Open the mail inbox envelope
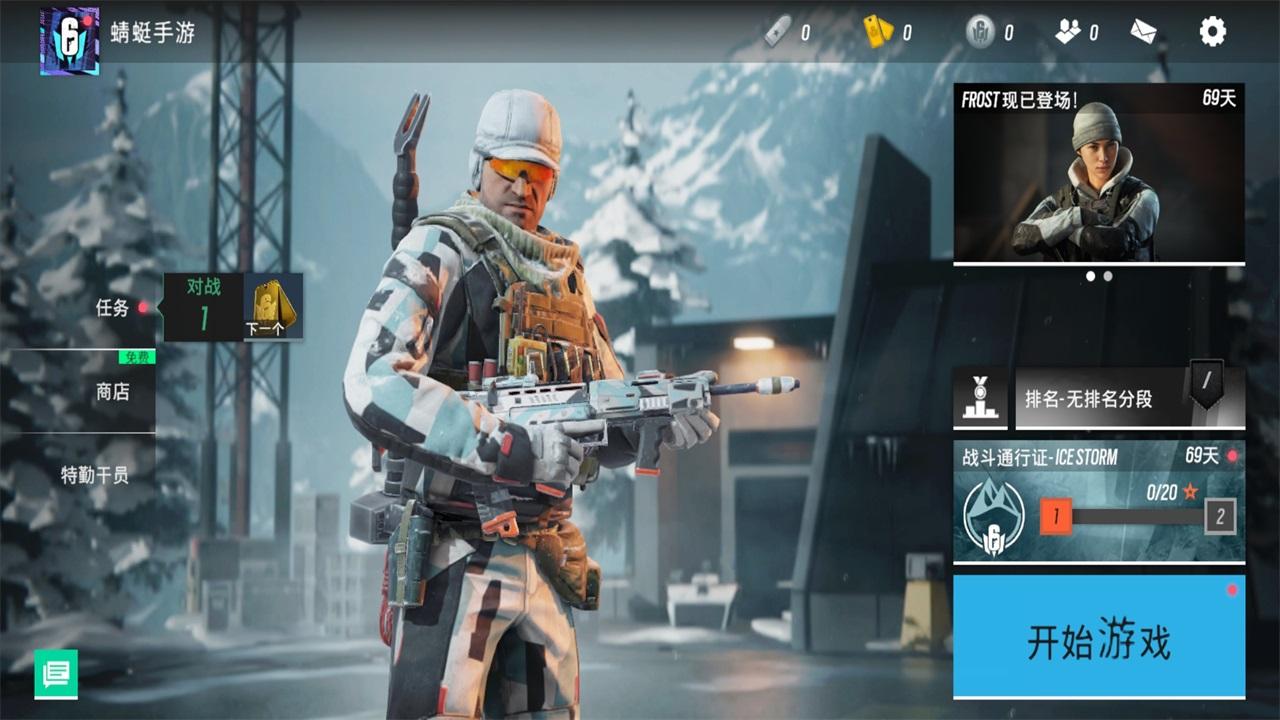The width and height of the screenshot is (1280, 720). (1144, 31)
